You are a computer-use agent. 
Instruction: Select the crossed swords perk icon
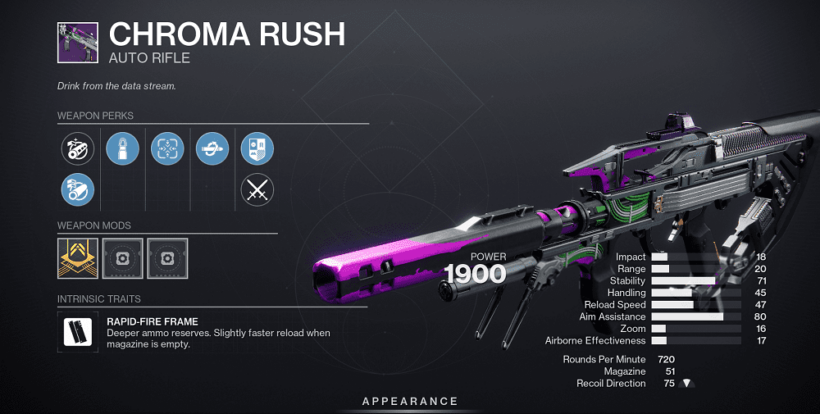pos(257,188)
